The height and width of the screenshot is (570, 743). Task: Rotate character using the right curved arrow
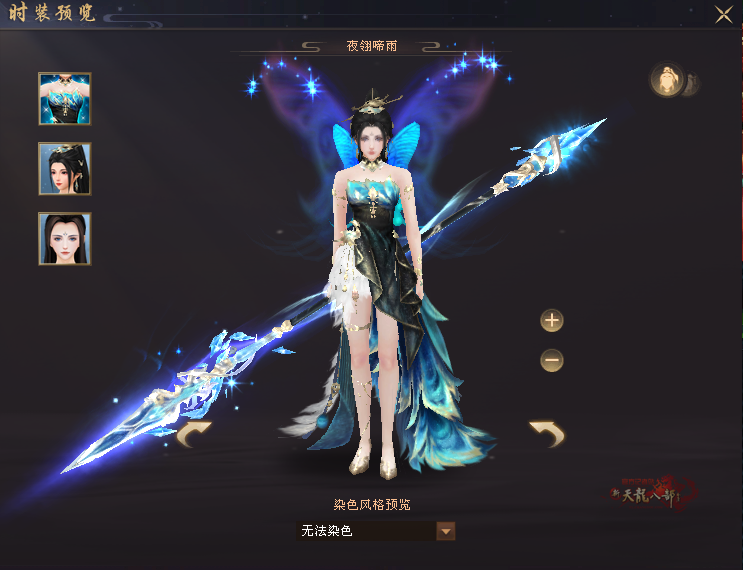[546, 434]
